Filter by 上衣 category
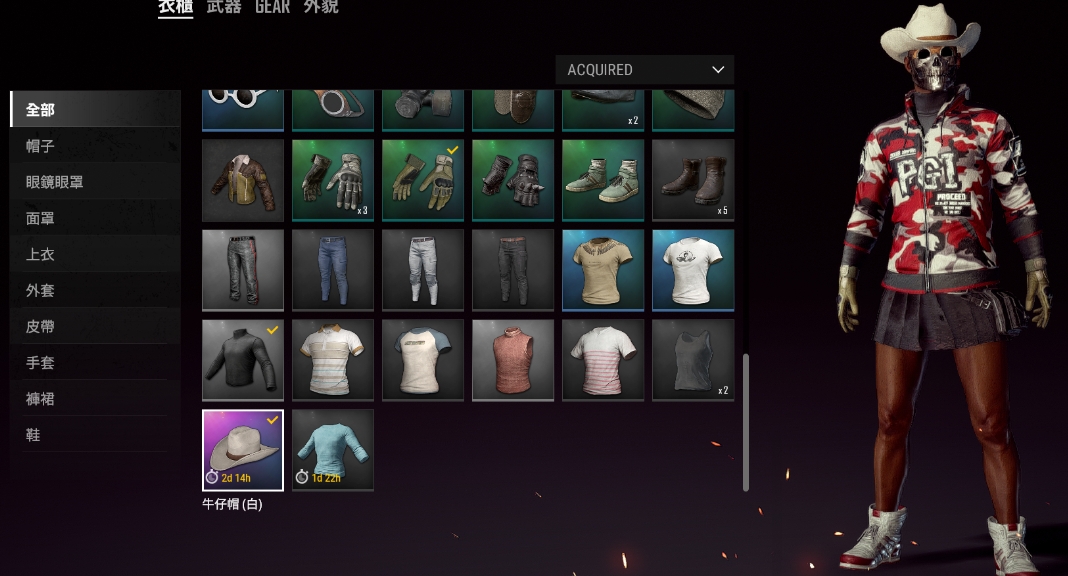Viewport: 1068px width, 576px height. pyautogui.click(x=41, y=254)
